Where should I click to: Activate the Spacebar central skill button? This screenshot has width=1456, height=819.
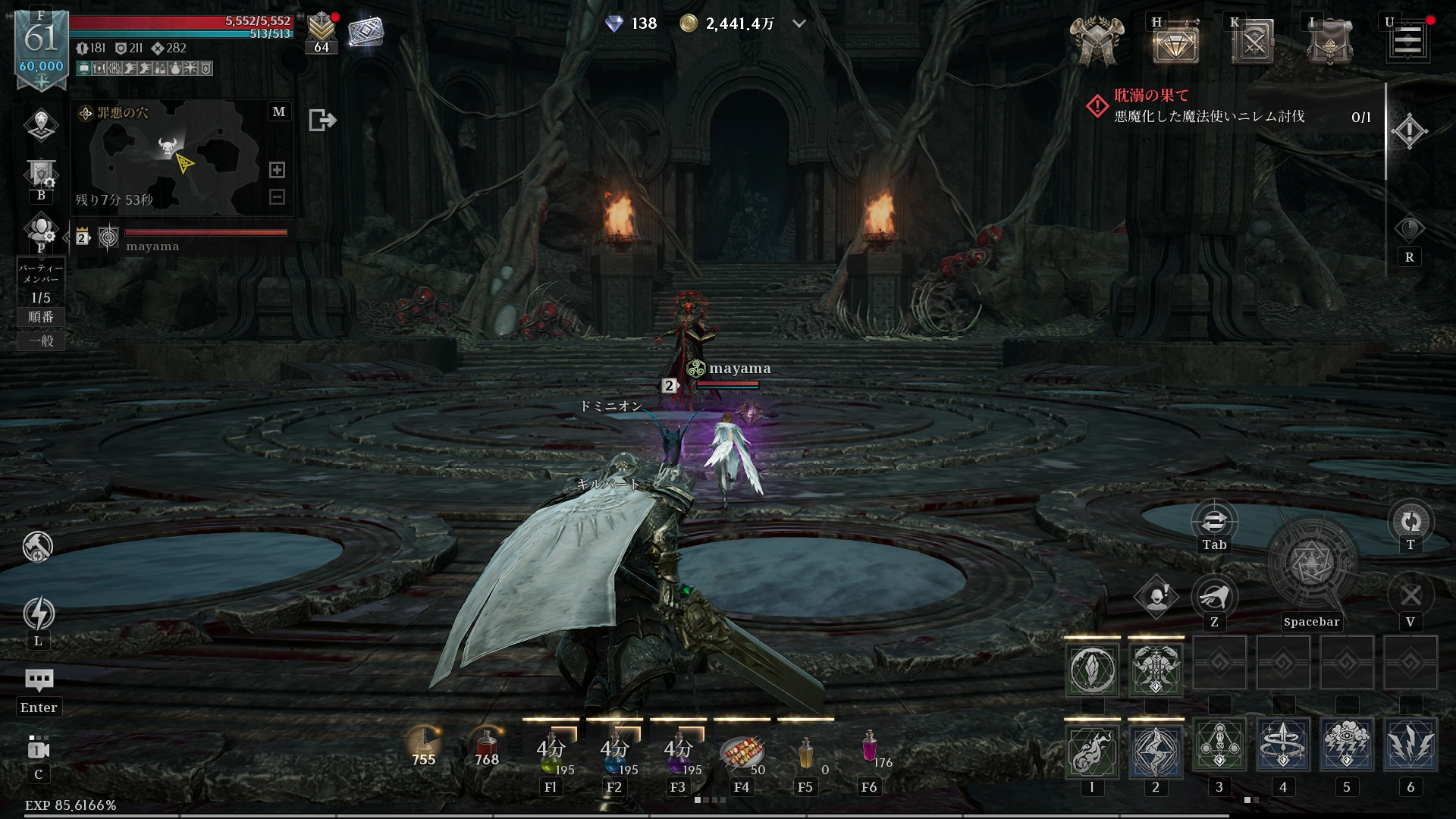click(1311, 564)
